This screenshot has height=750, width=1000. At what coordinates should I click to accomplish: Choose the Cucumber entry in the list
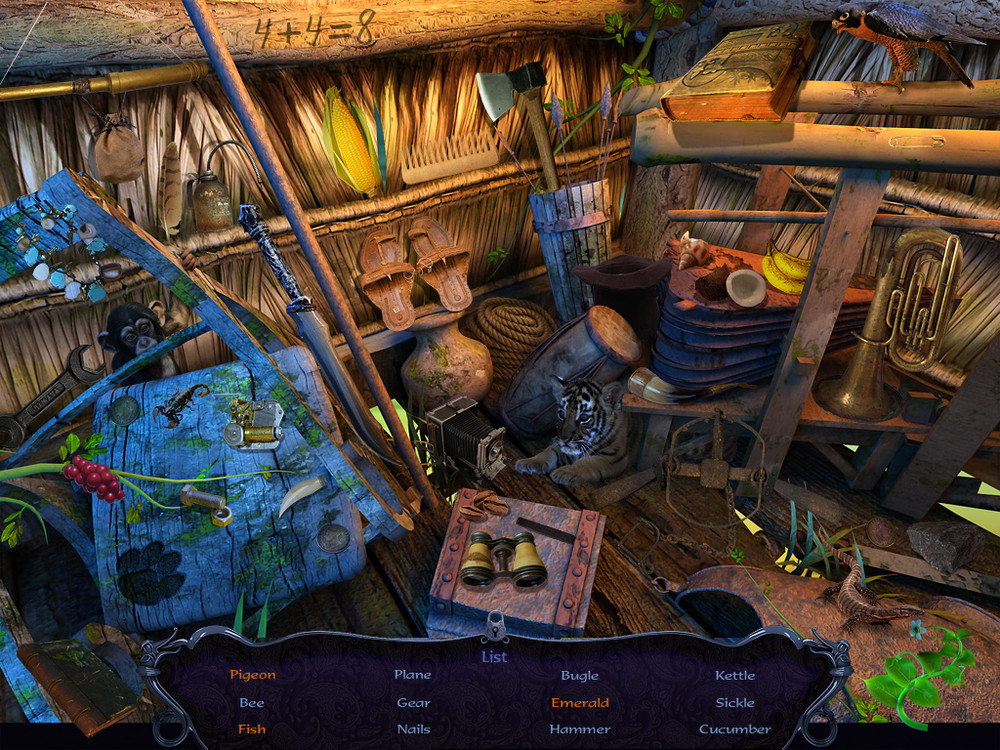tap(735, 729)
